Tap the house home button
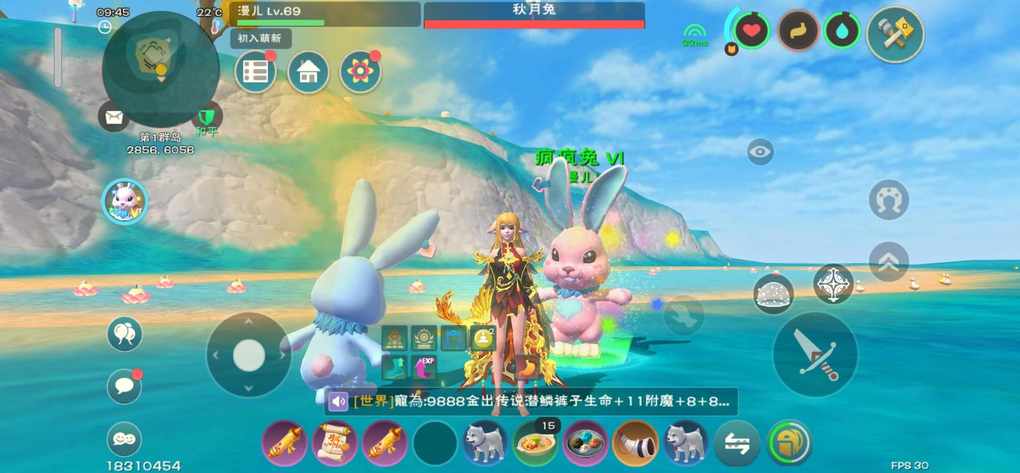 coord(308,72)
